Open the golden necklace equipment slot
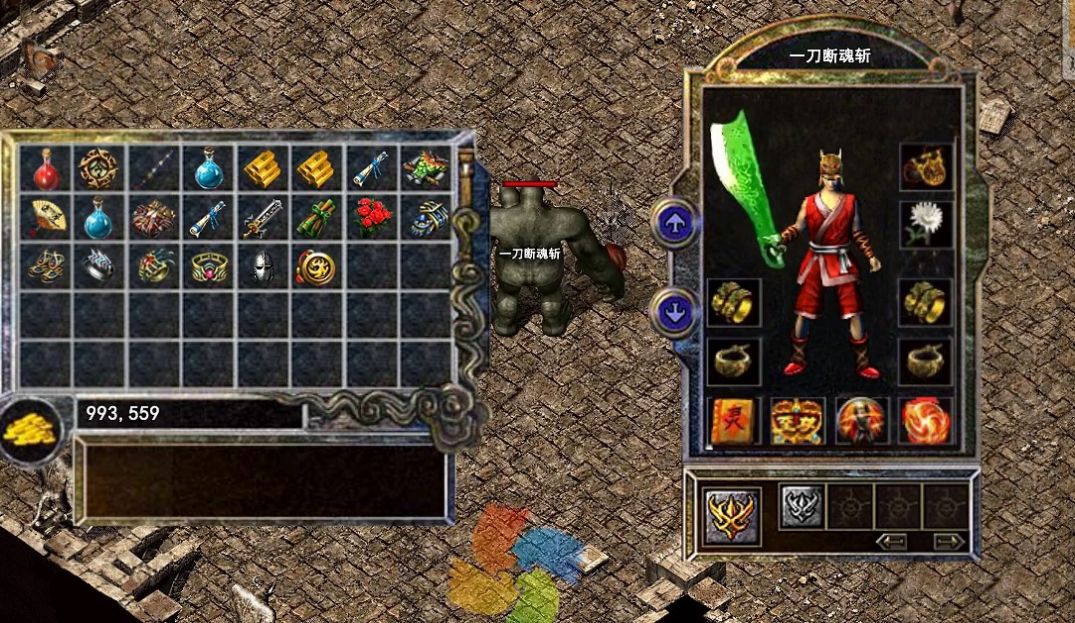The height and width of the screenshot is (623, 1075). coord(925,167)
